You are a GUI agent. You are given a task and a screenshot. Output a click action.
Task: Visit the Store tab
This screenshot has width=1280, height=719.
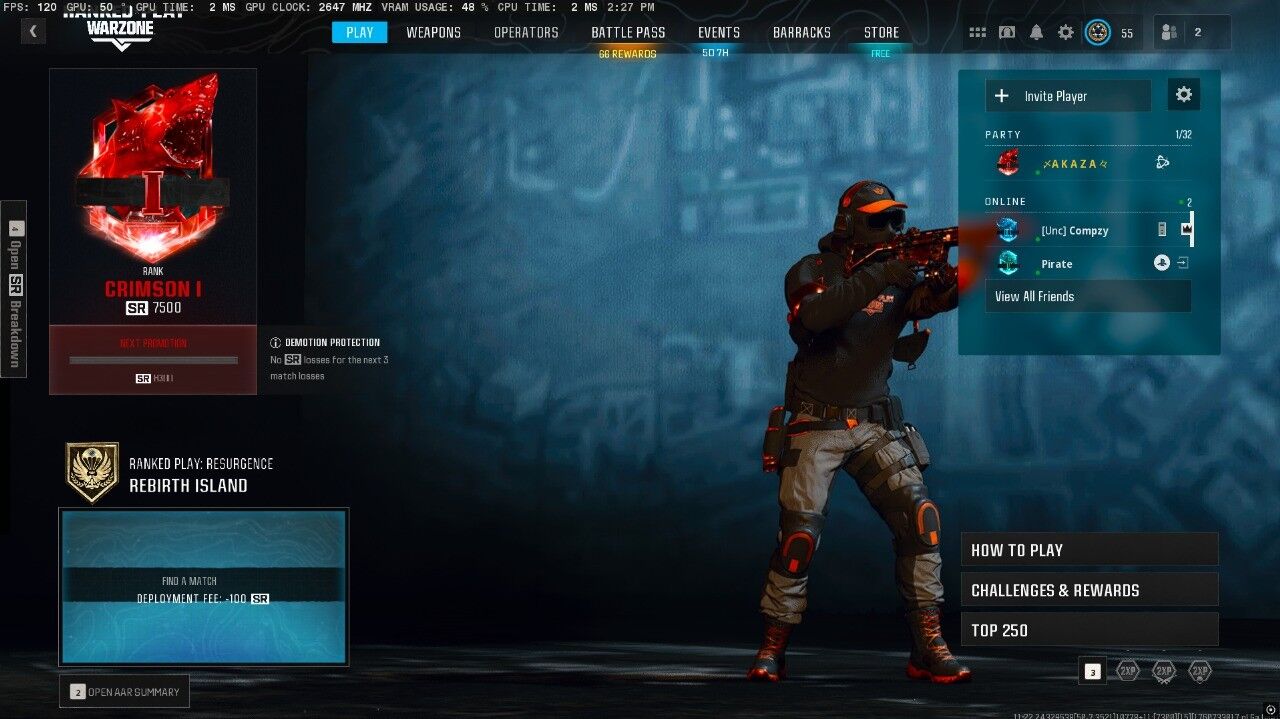point(881,32)
